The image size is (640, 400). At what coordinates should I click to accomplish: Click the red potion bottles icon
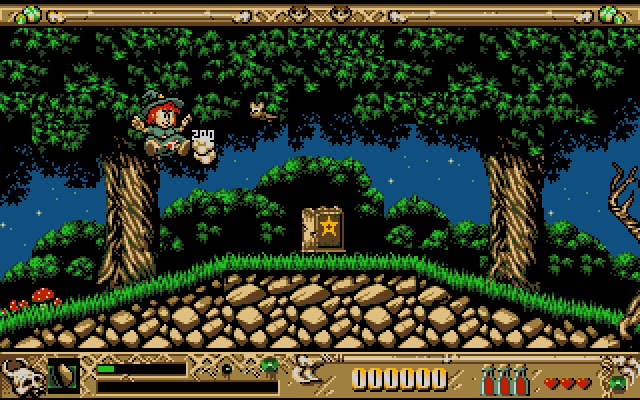(x=505, y=380)
